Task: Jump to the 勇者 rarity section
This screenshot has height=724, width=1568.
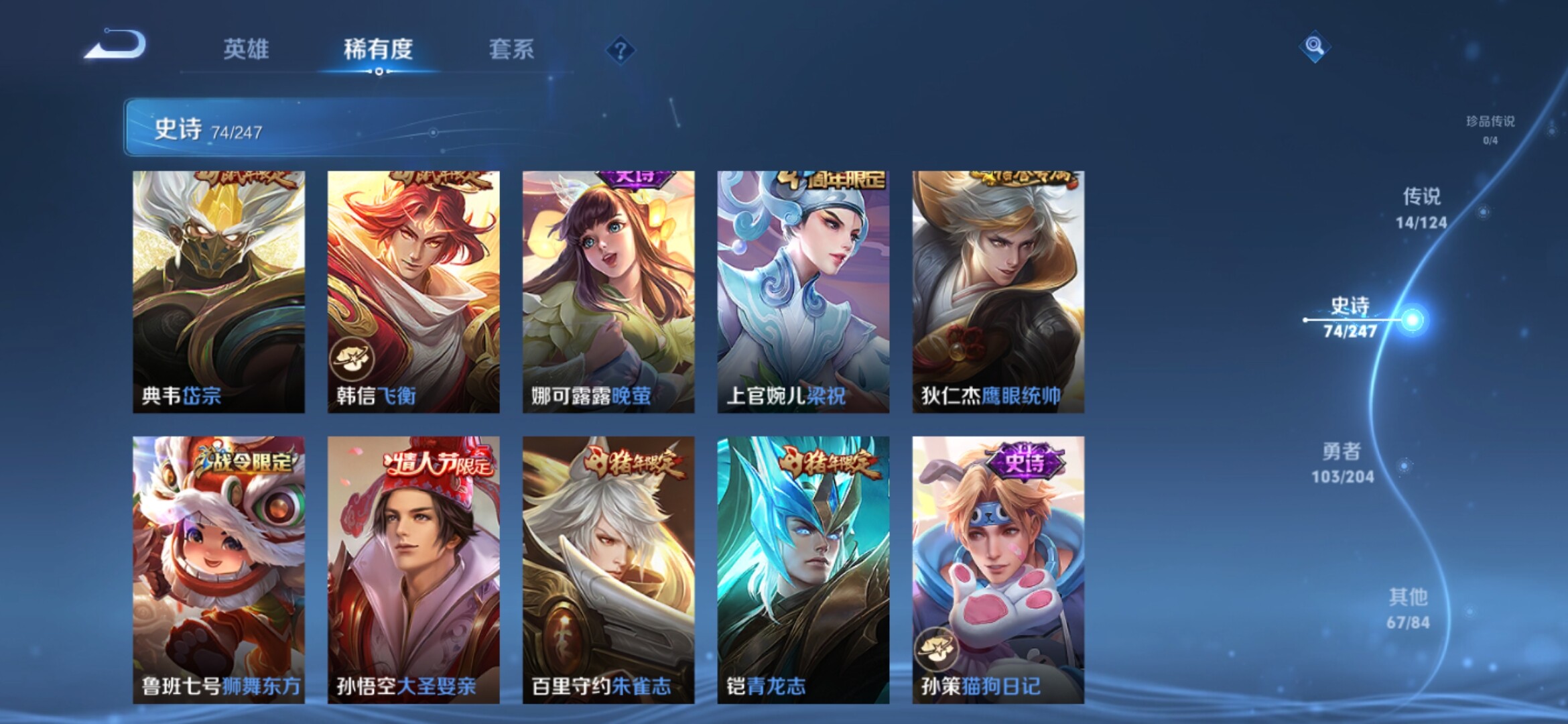Action: (1342, 463)
